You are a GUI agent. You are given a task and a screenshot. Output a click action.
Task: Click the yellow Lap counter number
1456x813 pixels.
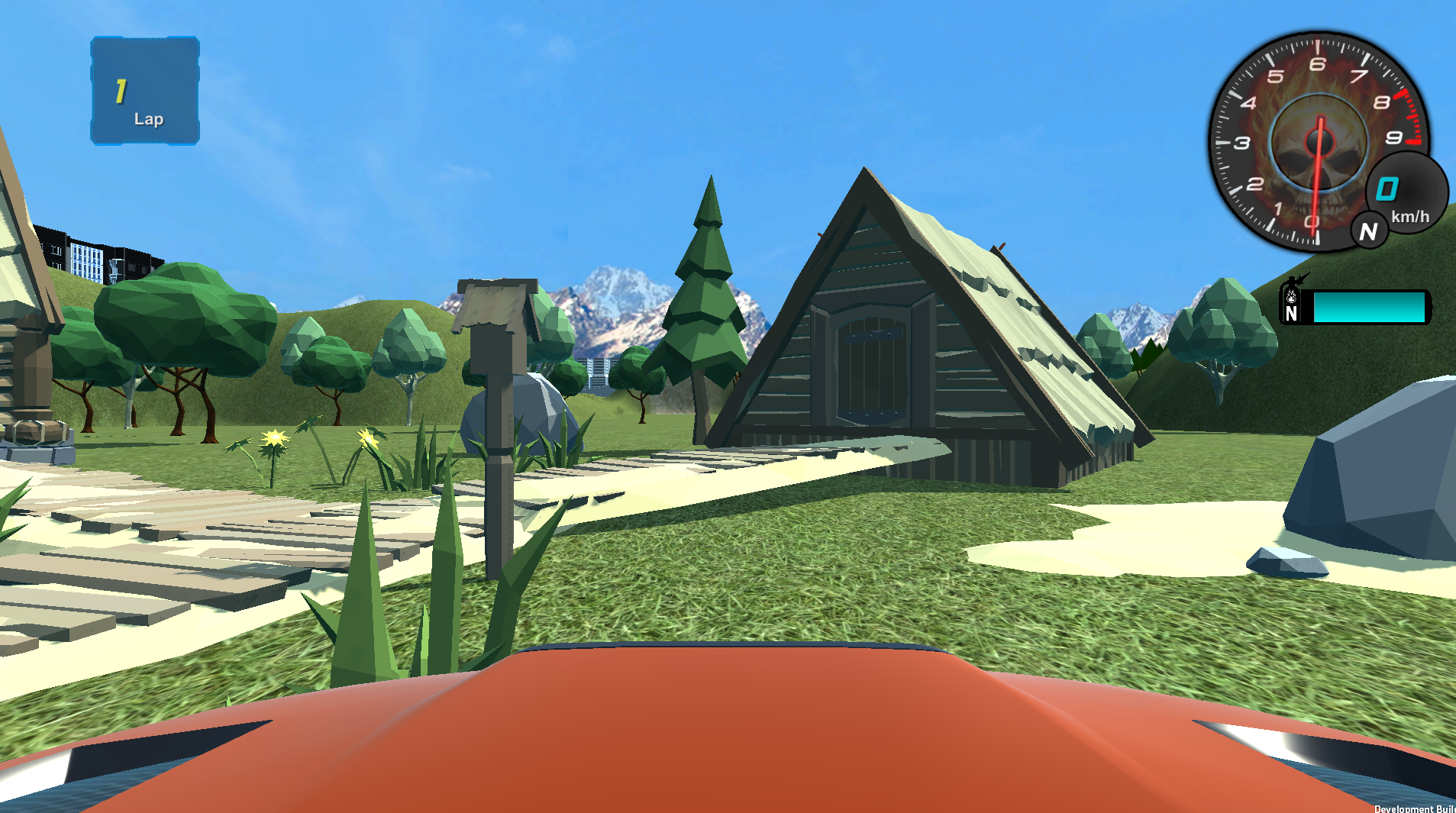[x=121, y=92]
